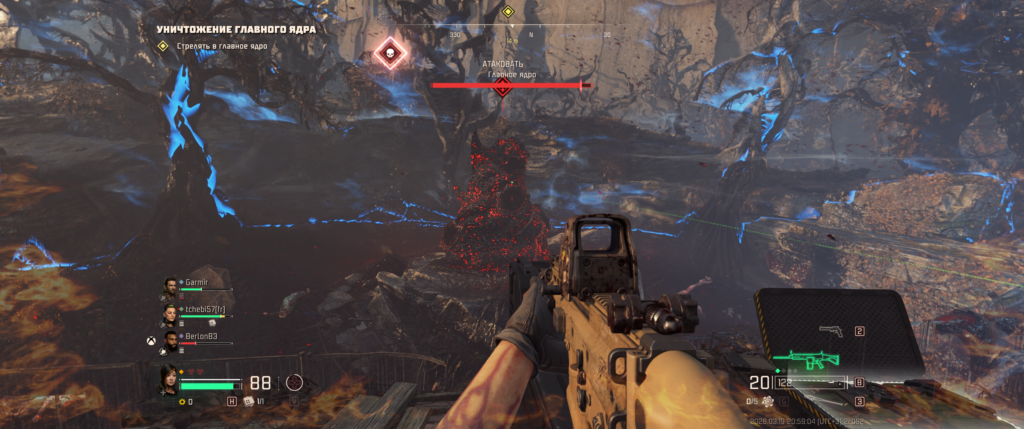Image resolution: width=1024 pixels, height=429 pixels.
Task: Click the Xbox platform icon beside Berlon83
Action: click(x=151, y=340)
